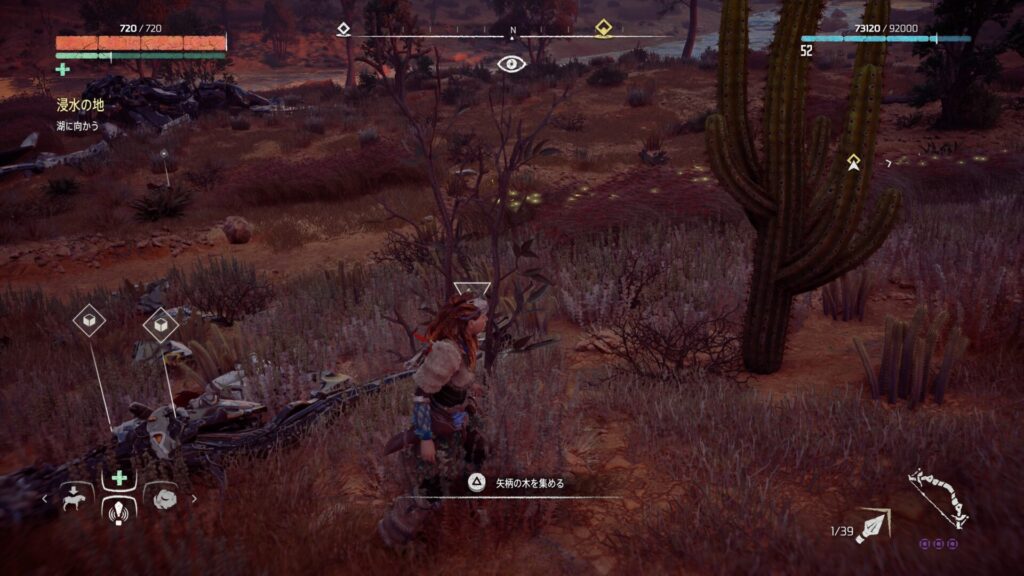Cycle quick tools with the left arrow
This screenshot has height=576, width=1024.
[x=44, y=497]
